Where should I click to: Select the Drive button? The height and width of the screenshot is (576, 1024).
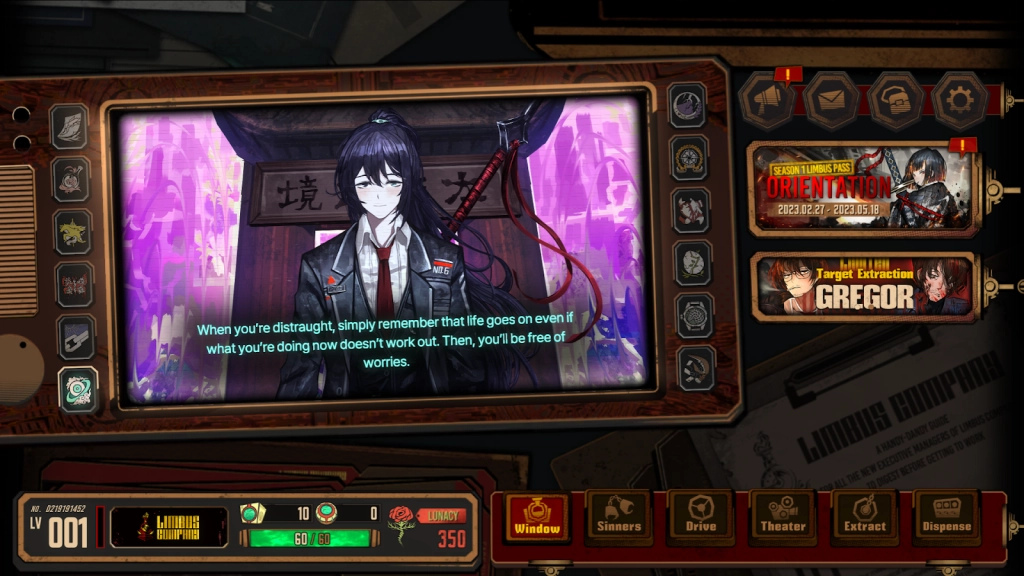pyautogui.click(x=701, y=516)
